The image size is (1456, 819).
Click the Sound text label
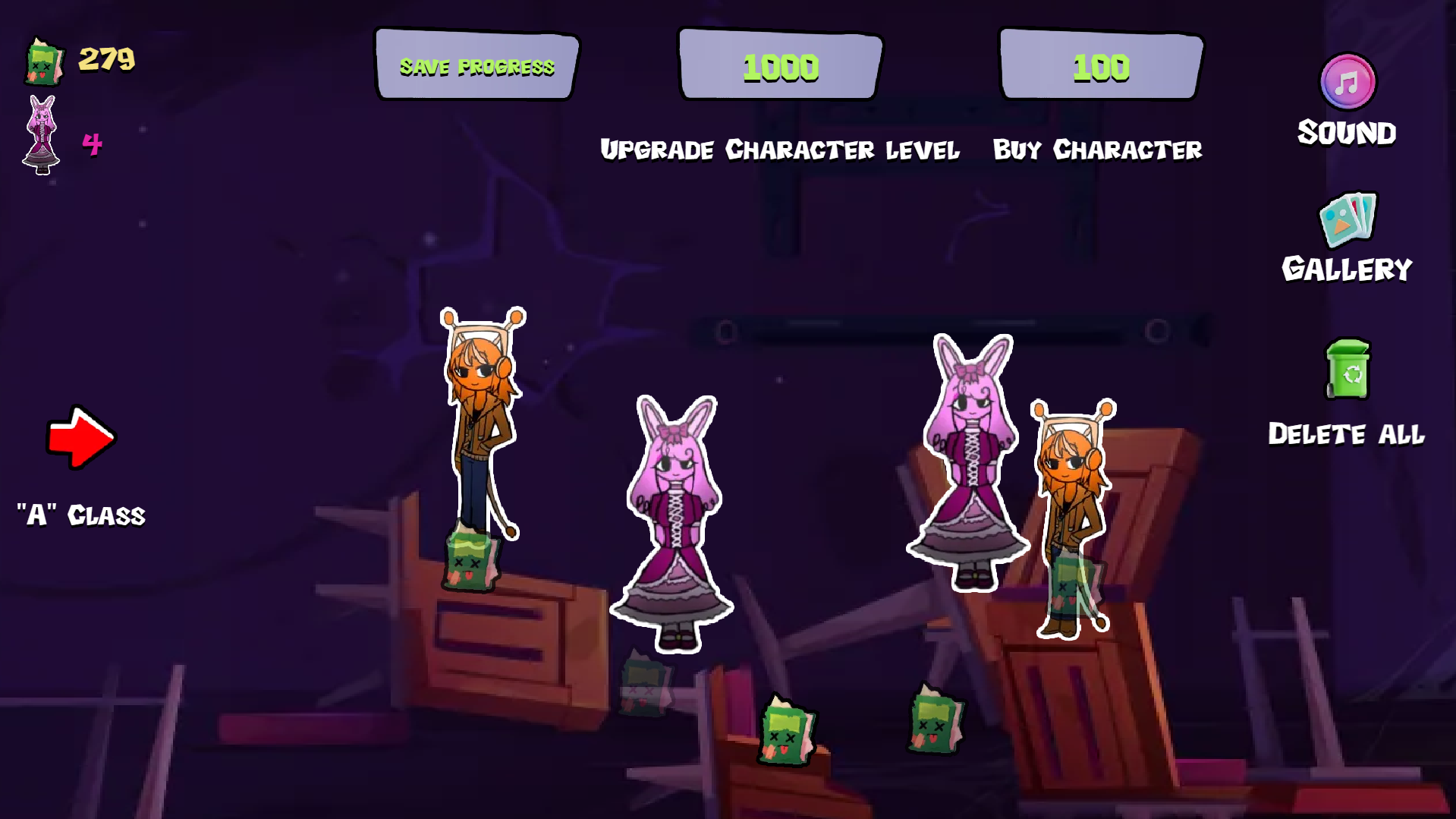tap(1347, 133)
